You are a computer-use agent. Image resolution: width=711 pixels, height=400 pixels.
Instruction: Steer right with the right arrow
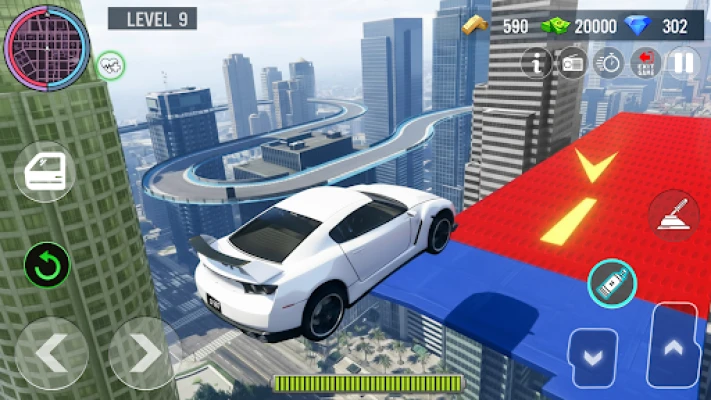(x=143, y=352)
